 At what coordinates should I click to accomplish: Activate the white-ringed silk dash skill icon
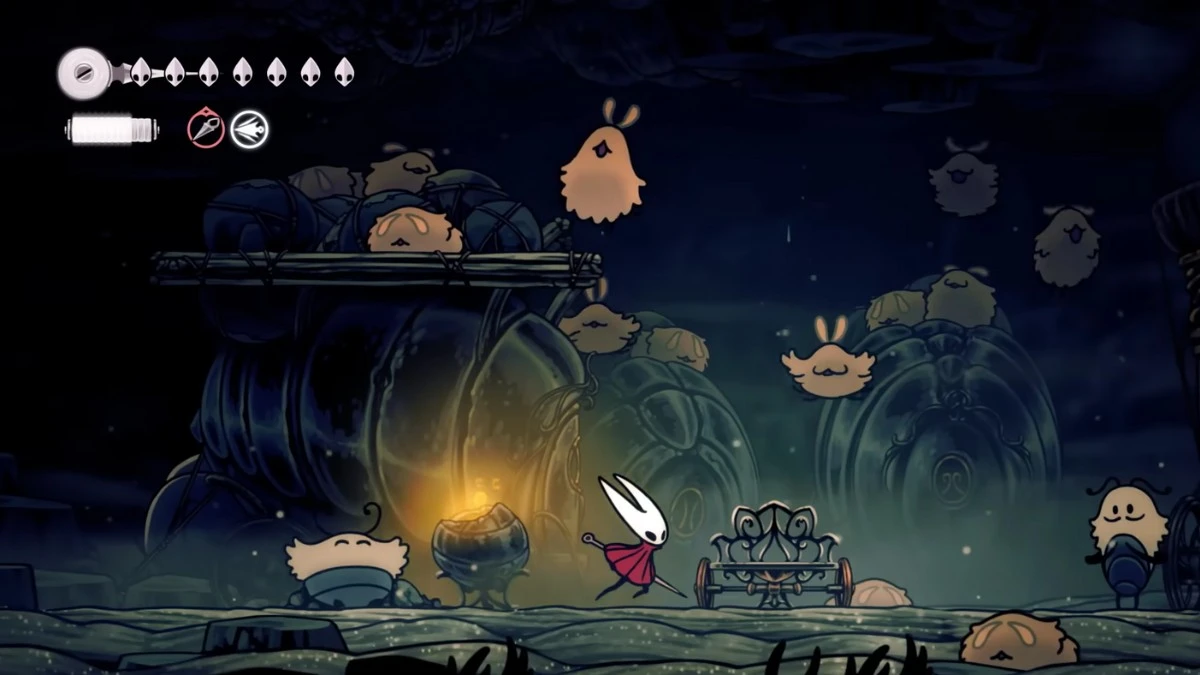tap(249, 129)
